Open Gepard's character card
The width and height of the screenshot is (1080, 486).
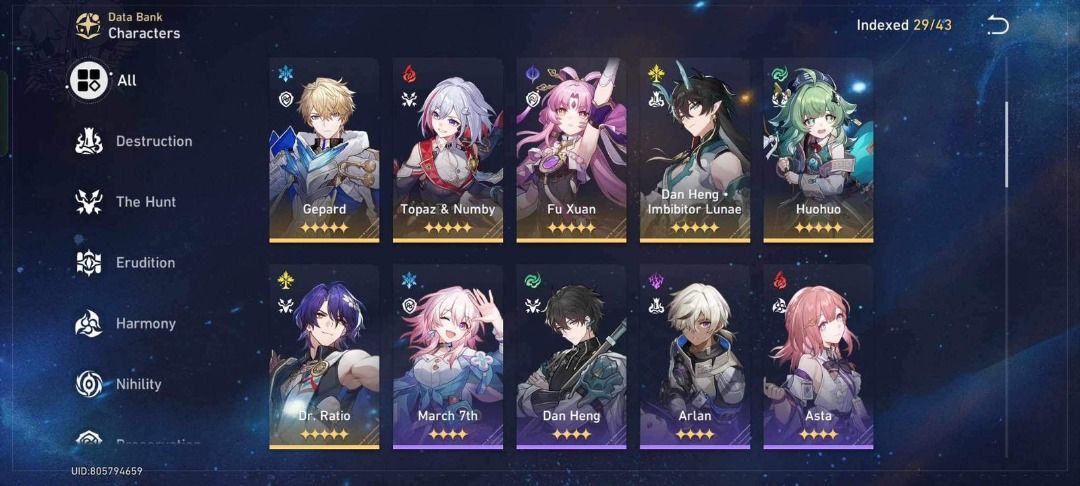point(324,149)
